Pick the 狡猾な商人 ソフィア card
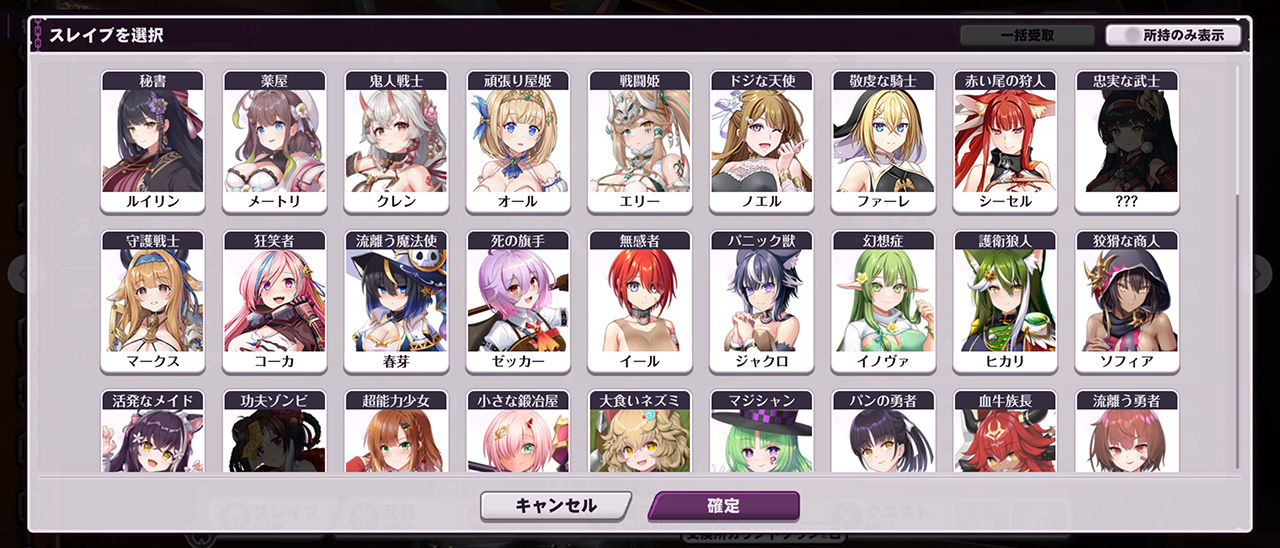The width and height of the screenshot is (1280, 548). (1127, 301)
